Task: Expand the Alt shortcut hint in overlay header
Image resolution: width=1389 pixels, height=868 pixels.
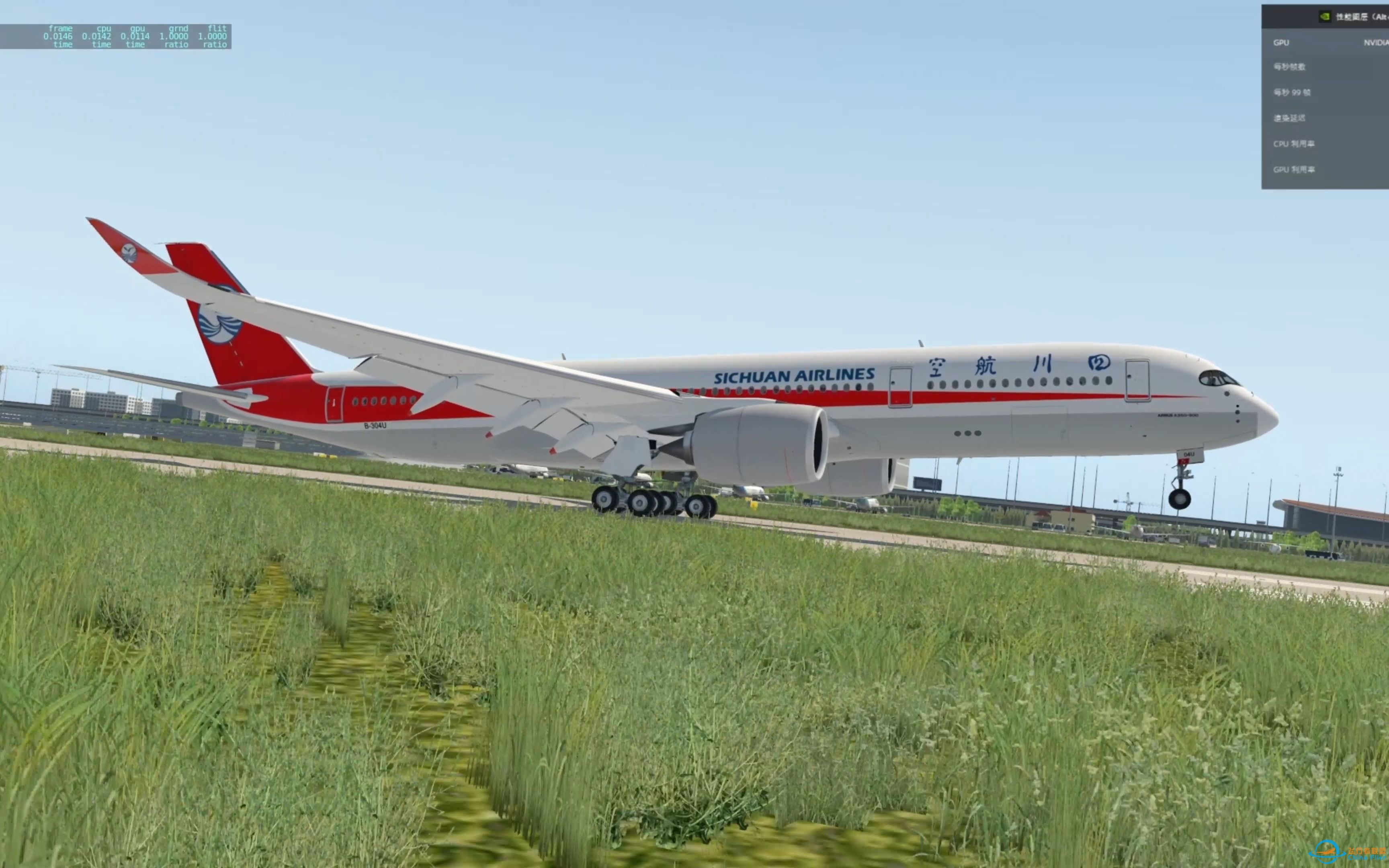Action: point(1383,17)
